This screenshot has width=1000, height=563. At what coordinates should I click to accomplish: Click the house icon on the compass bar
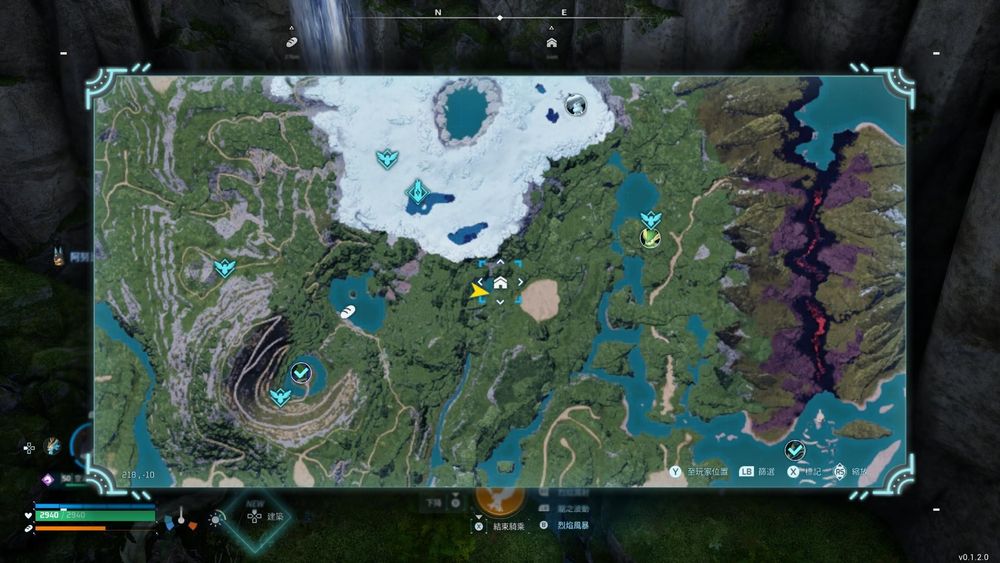(551, 43)
